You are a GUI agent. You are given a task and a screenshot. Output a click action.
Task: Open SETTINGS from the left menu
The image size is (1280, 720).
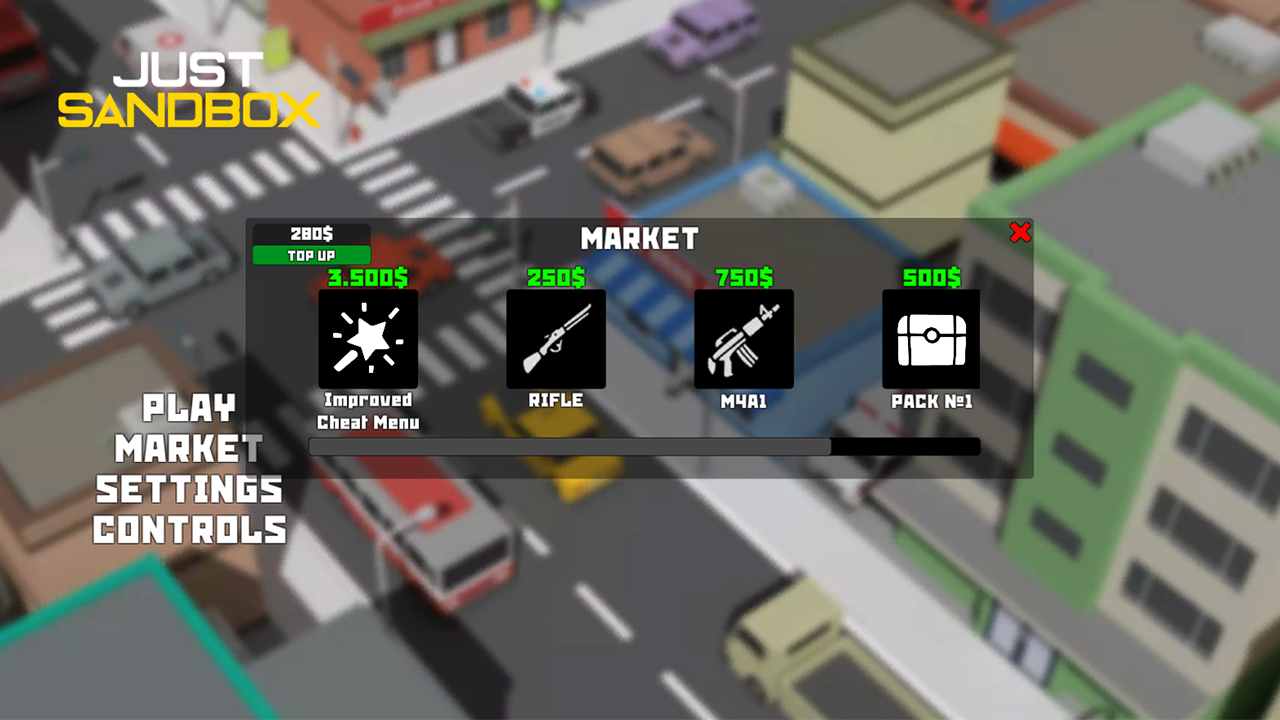(x=189, y=490)
